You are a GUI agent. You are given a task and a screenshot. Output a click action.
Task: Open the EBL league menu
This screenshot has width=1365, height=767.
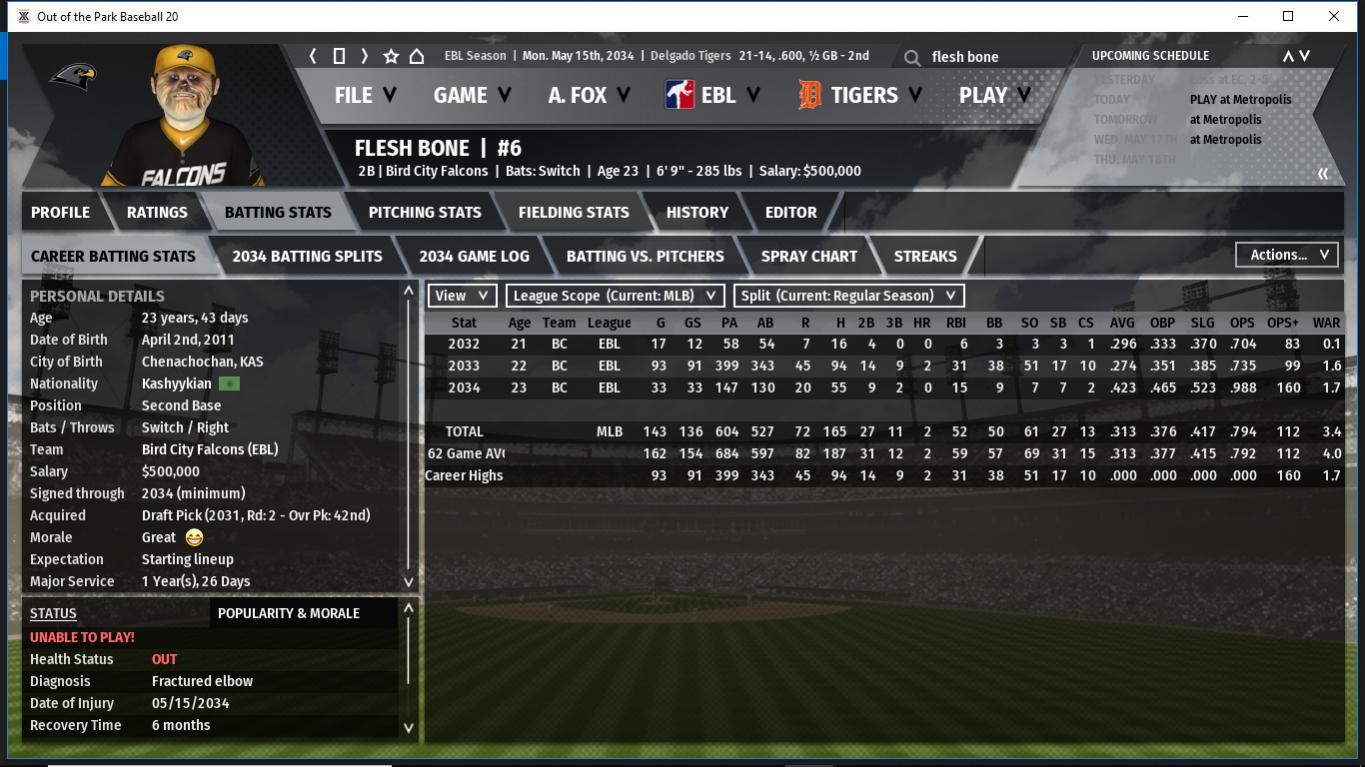pos(712,95)
